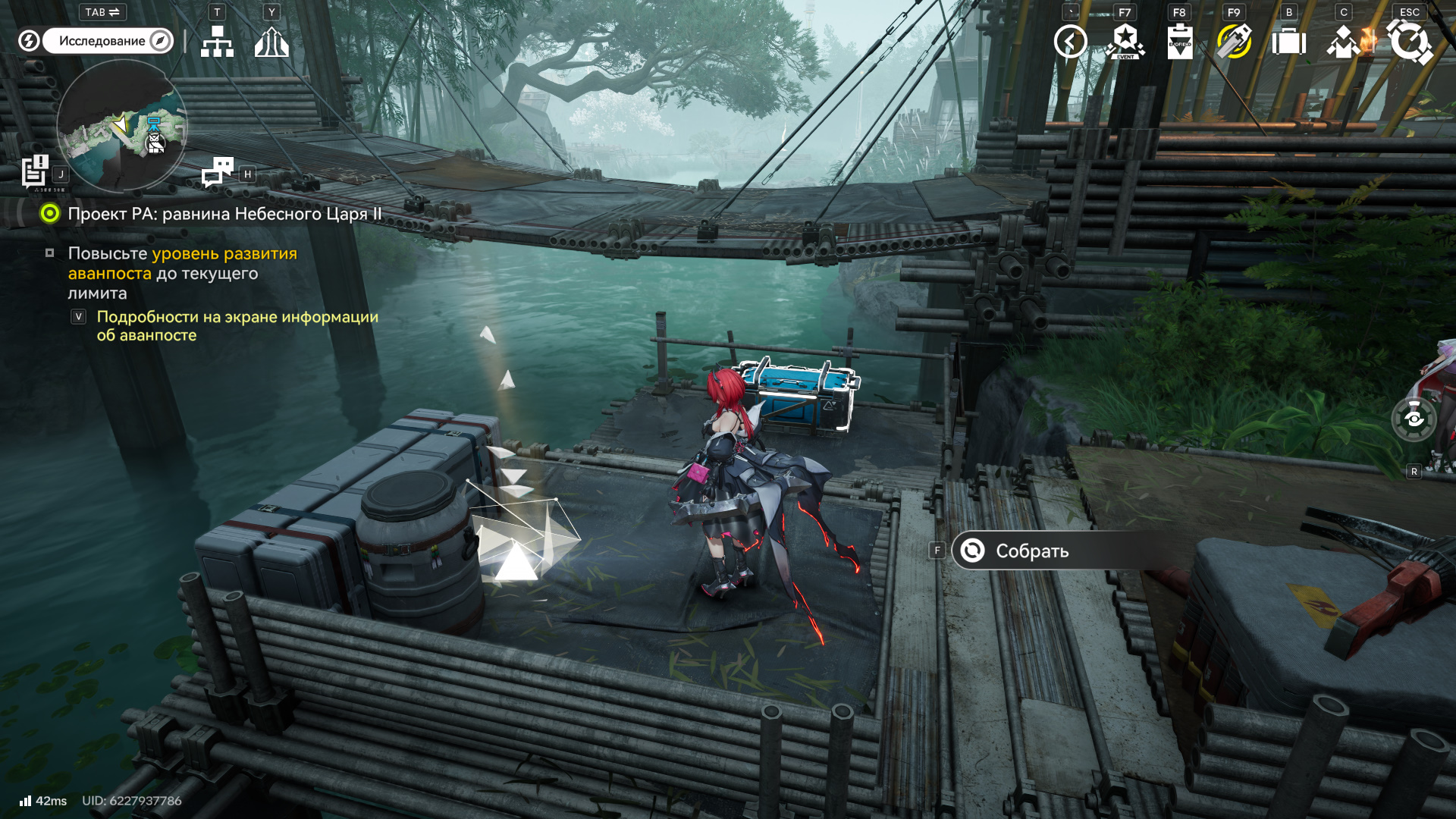
Task: Open the mission log document icon
Action: tap(35, 171)
